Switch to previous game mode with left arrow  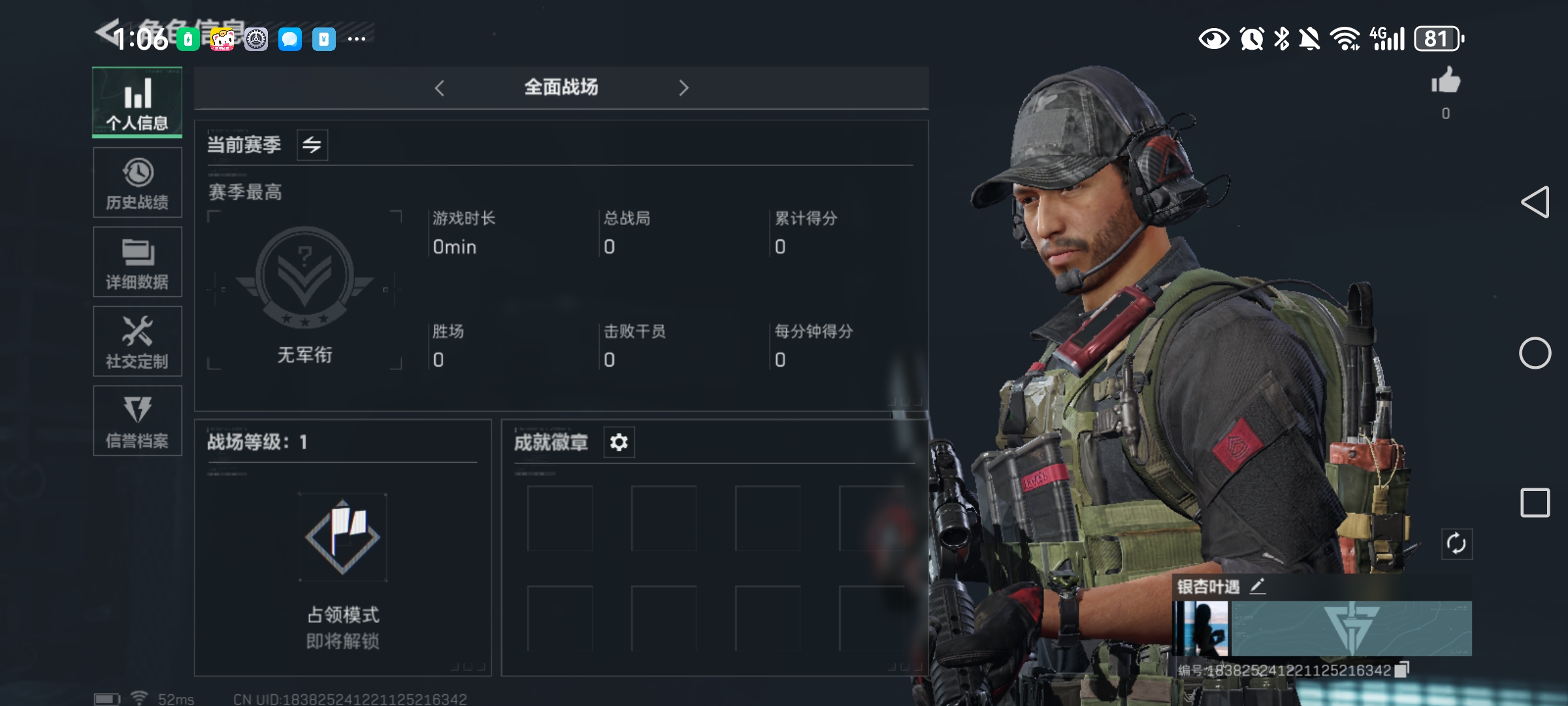[x=440, y=88]
